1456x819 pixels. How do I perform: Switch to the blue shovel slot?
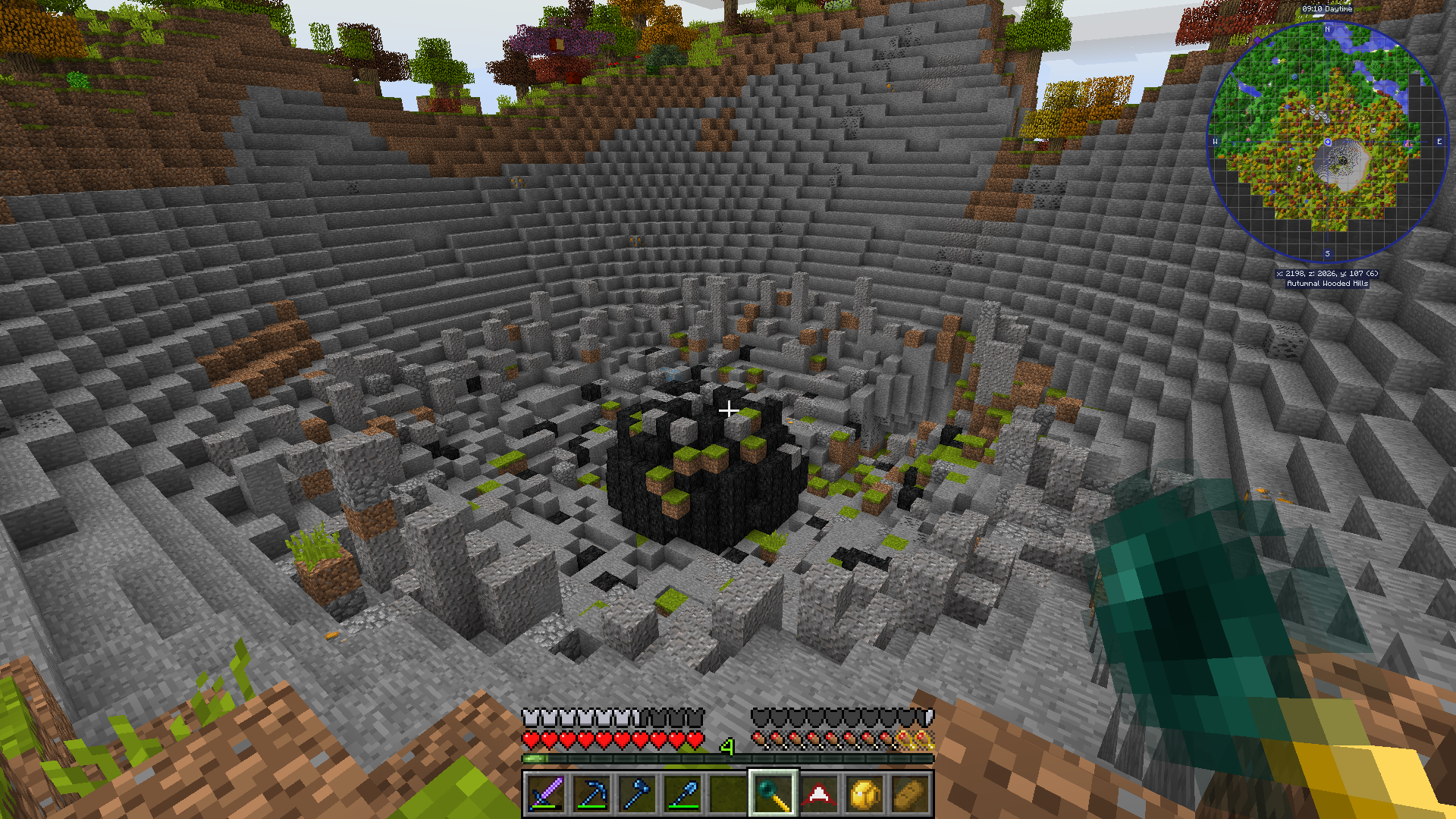pyautogui.click(x=682, y=794)
